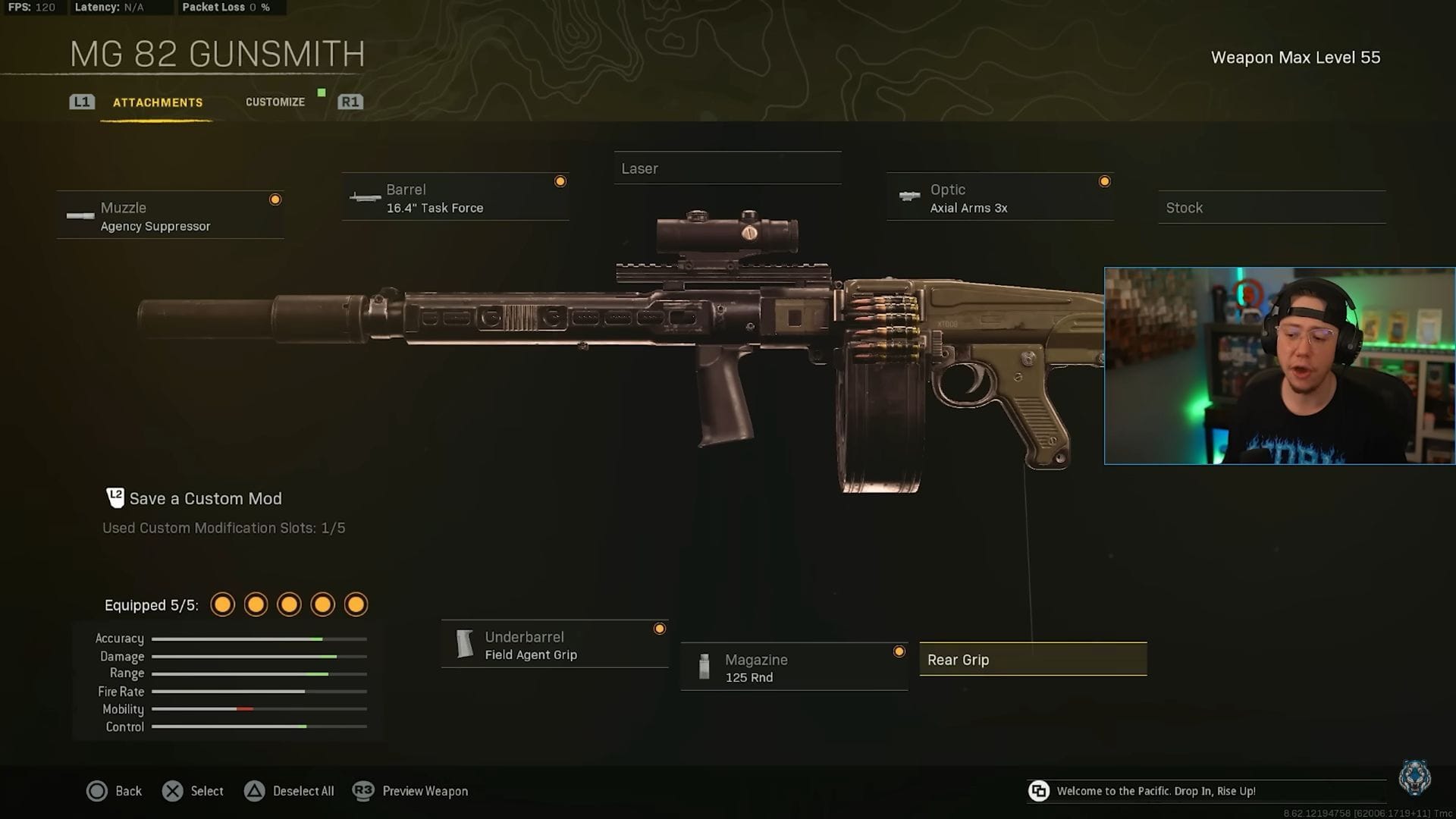Viewport: 1456px width, 819px height.
Task: Open the Rear Grip attachment slot
Action: (1033, 659)
